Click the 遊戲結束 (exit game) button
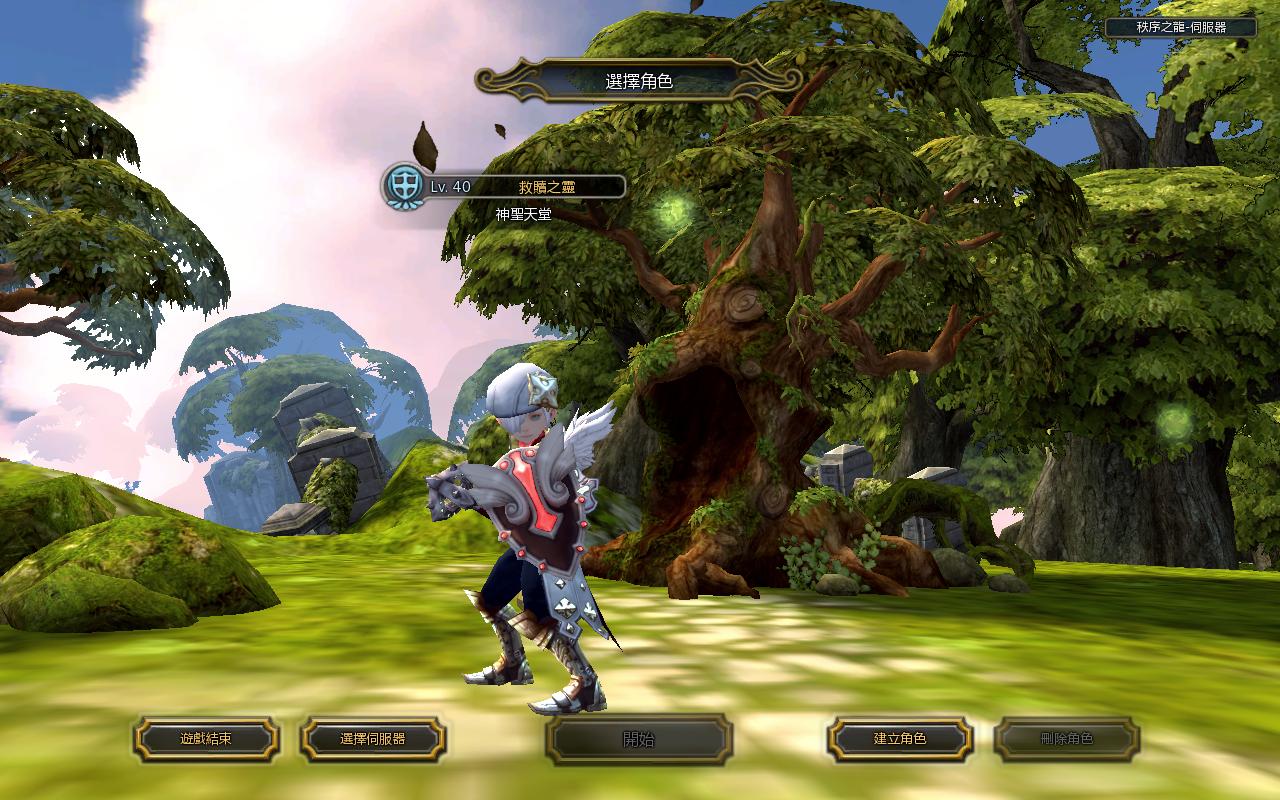The height and width of the screenshot is (800, 1280). tap(206, 739)
